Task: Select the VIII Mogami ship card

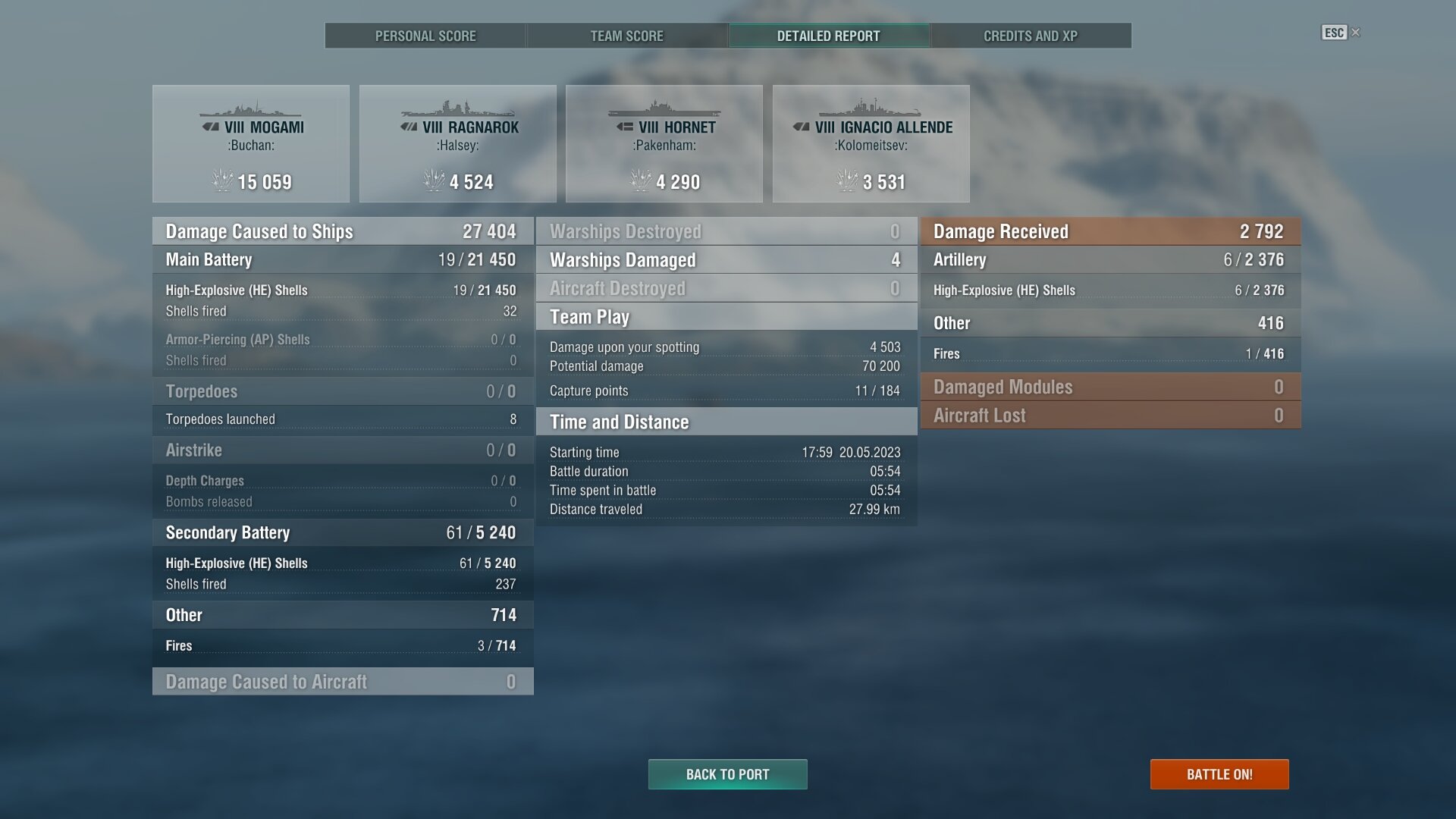Action: click(x=251, y=144)
